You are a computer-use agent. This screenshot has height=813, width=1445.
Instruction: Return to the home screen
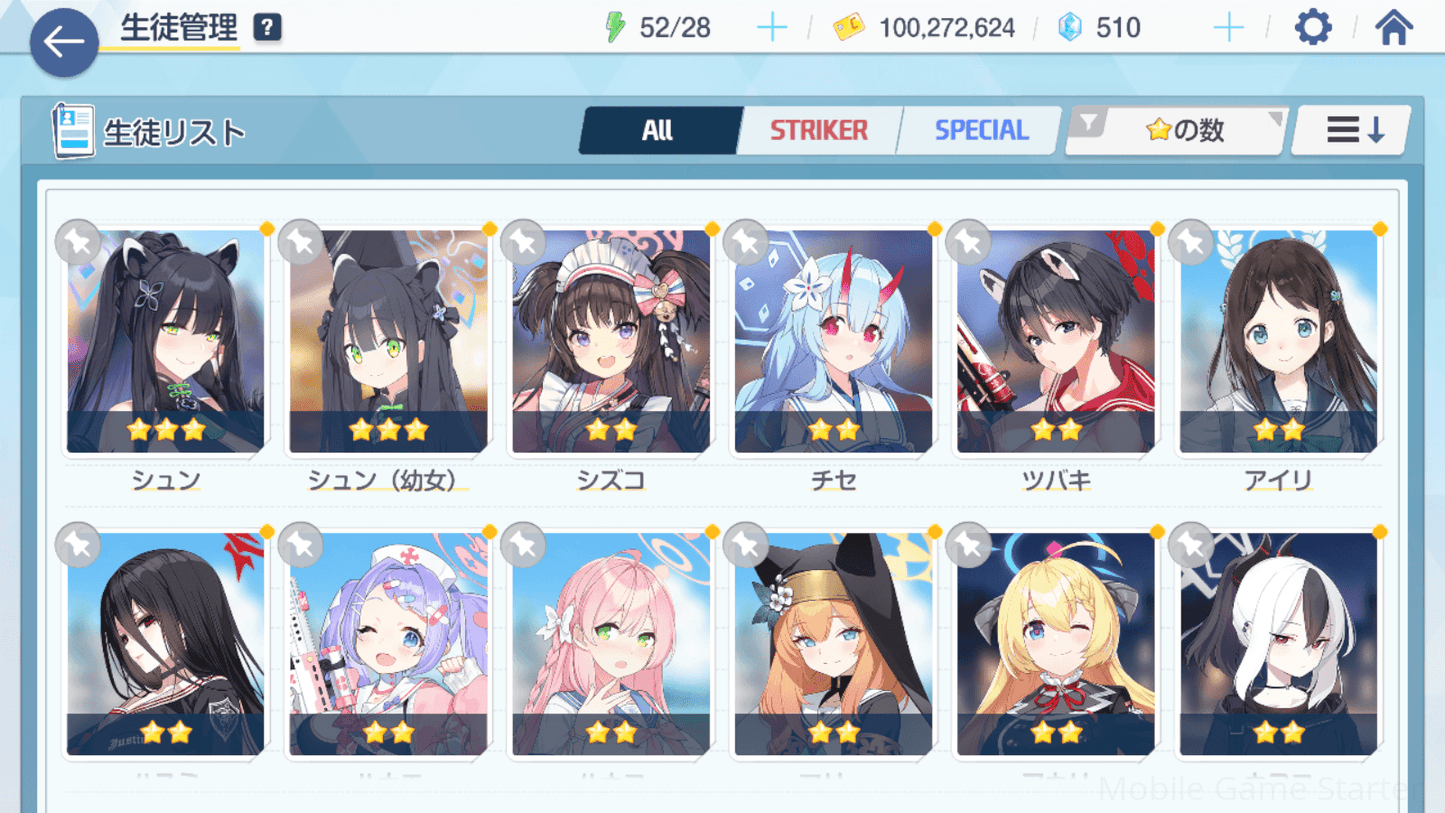point(1393,28)
